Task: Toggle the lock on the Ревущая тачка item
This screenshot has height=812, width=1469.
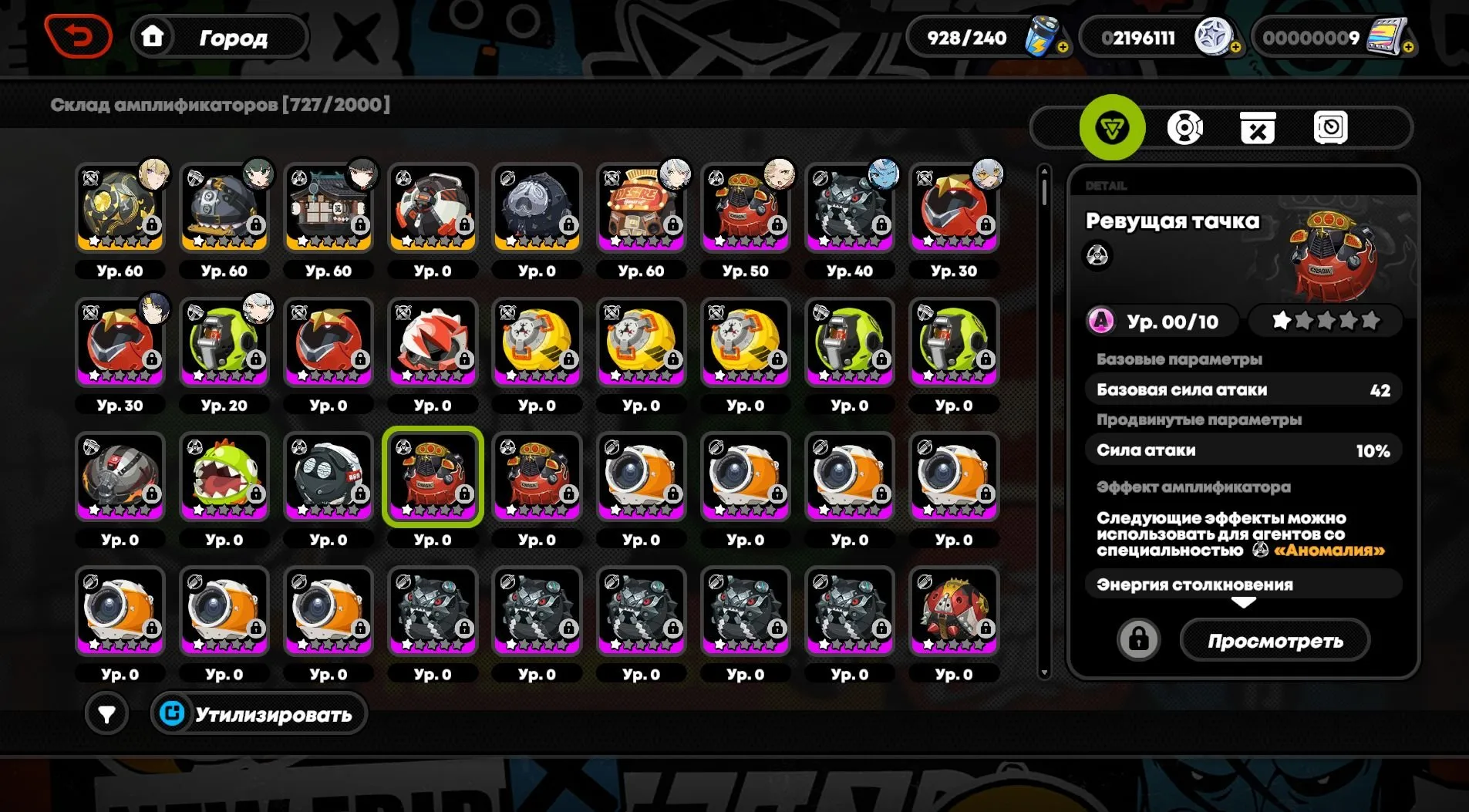Action: click(x=1138, y=639)
